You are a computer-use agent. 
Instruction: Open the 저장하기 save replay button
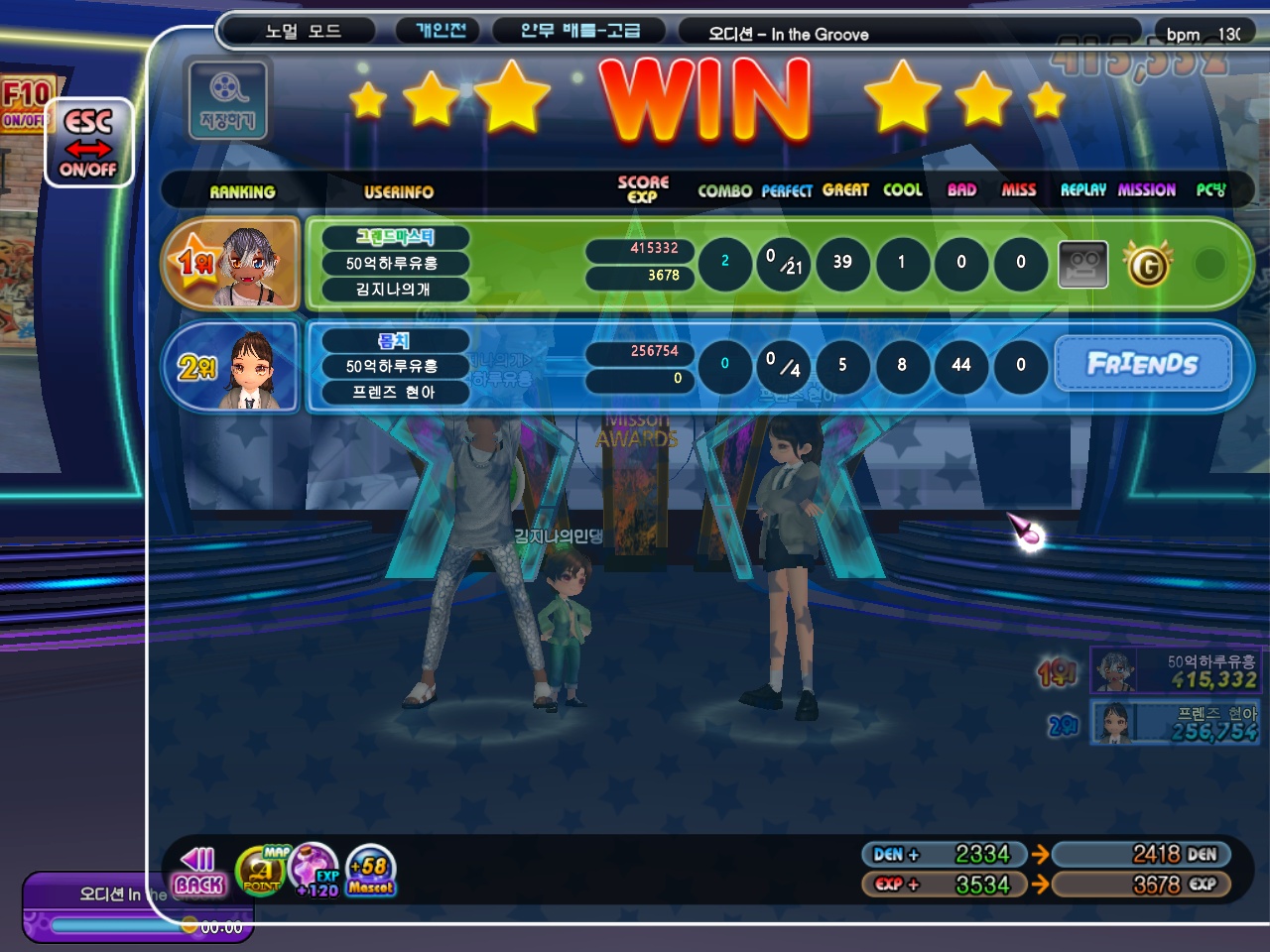[x=227, y=100]
